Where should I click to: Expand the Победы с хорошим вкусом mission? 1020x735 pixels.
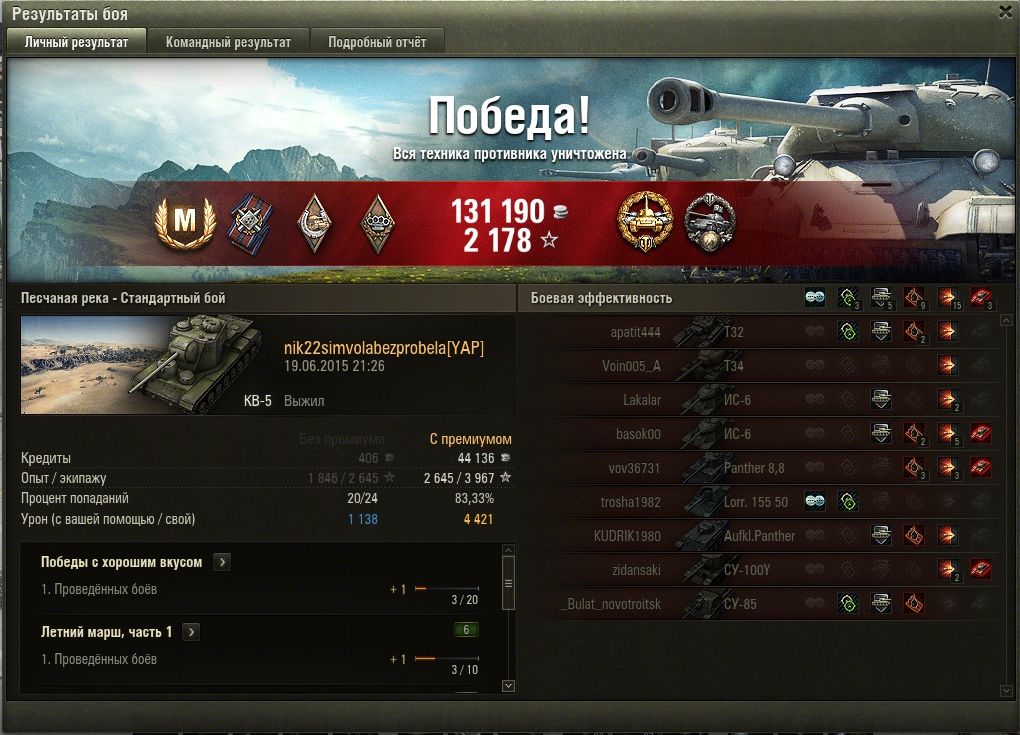222,562
